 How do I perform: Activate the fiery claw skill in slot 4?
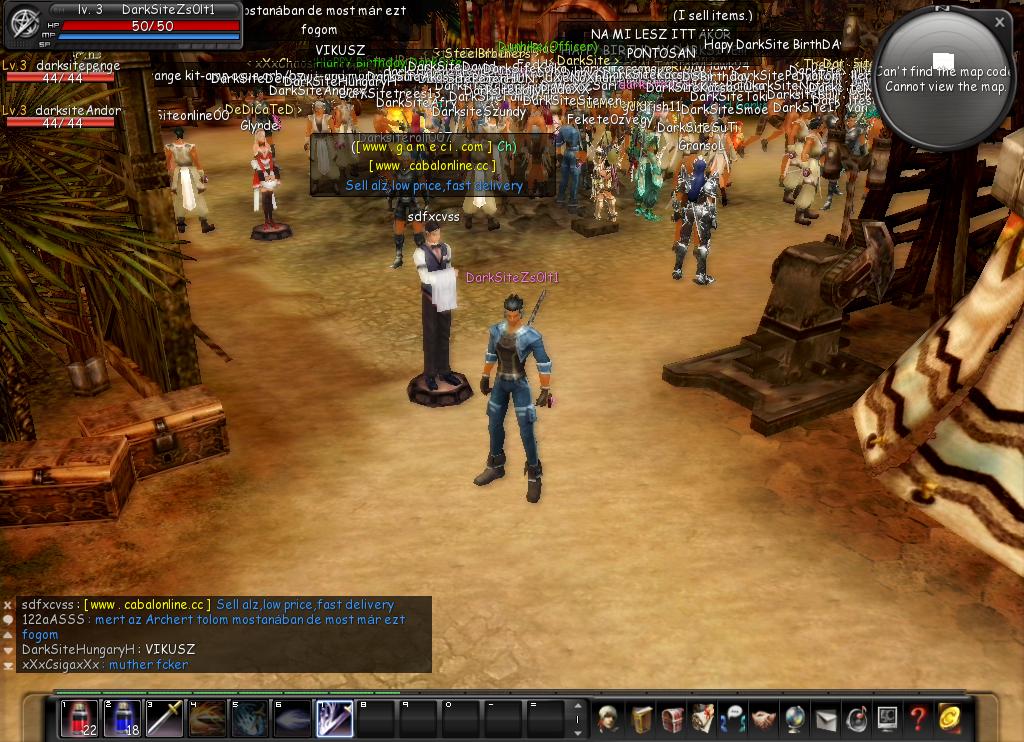click(x=207, y=718)
